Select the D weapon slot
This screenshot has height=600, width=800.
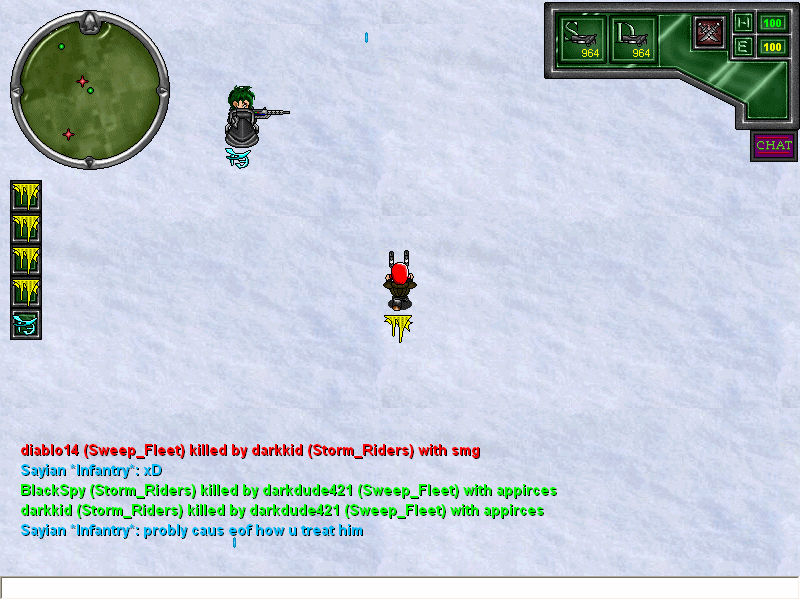pos(634,39)
